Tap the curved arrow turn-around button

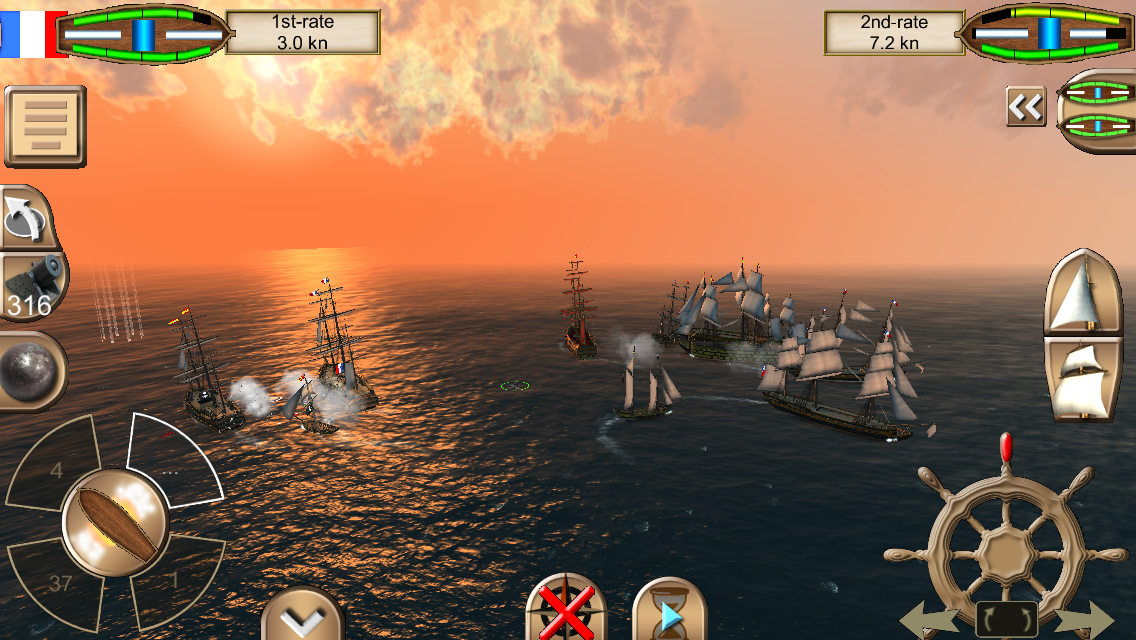[28, 217]
